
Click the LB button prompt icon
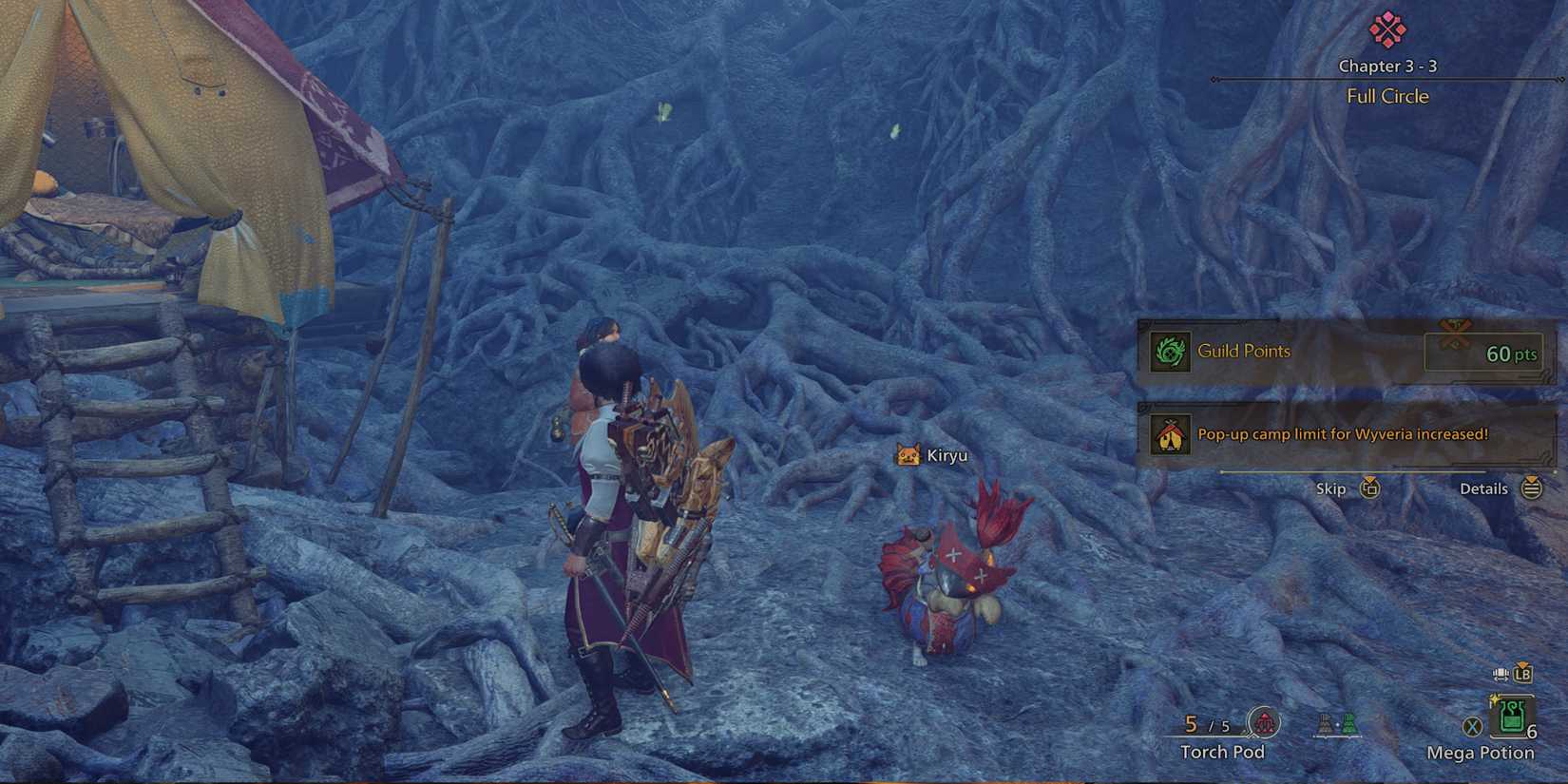coord(1523,676)
